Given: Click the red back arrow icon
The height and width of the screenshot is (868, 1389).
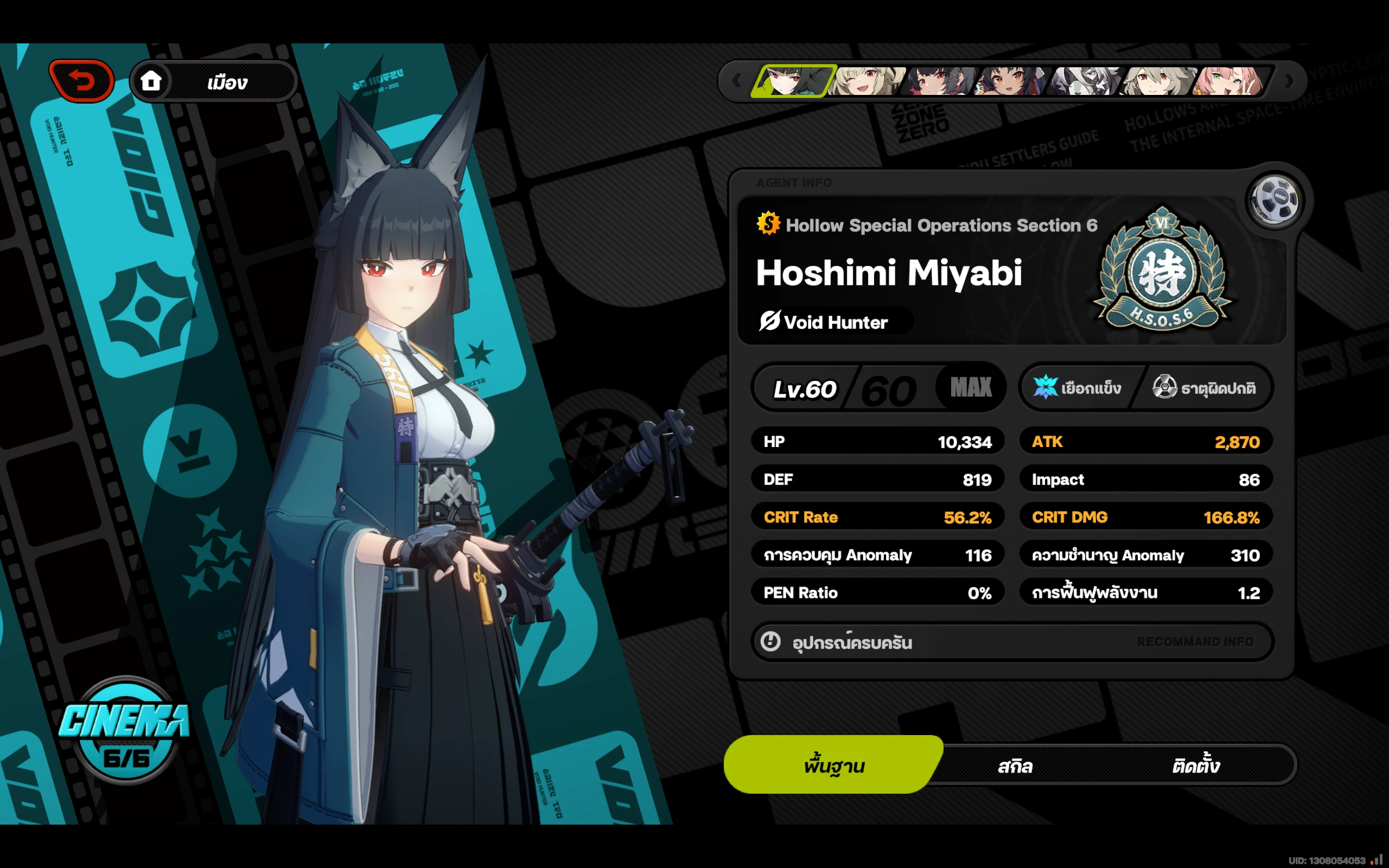Looking at the screenshot, I should [x=81, y=80].
